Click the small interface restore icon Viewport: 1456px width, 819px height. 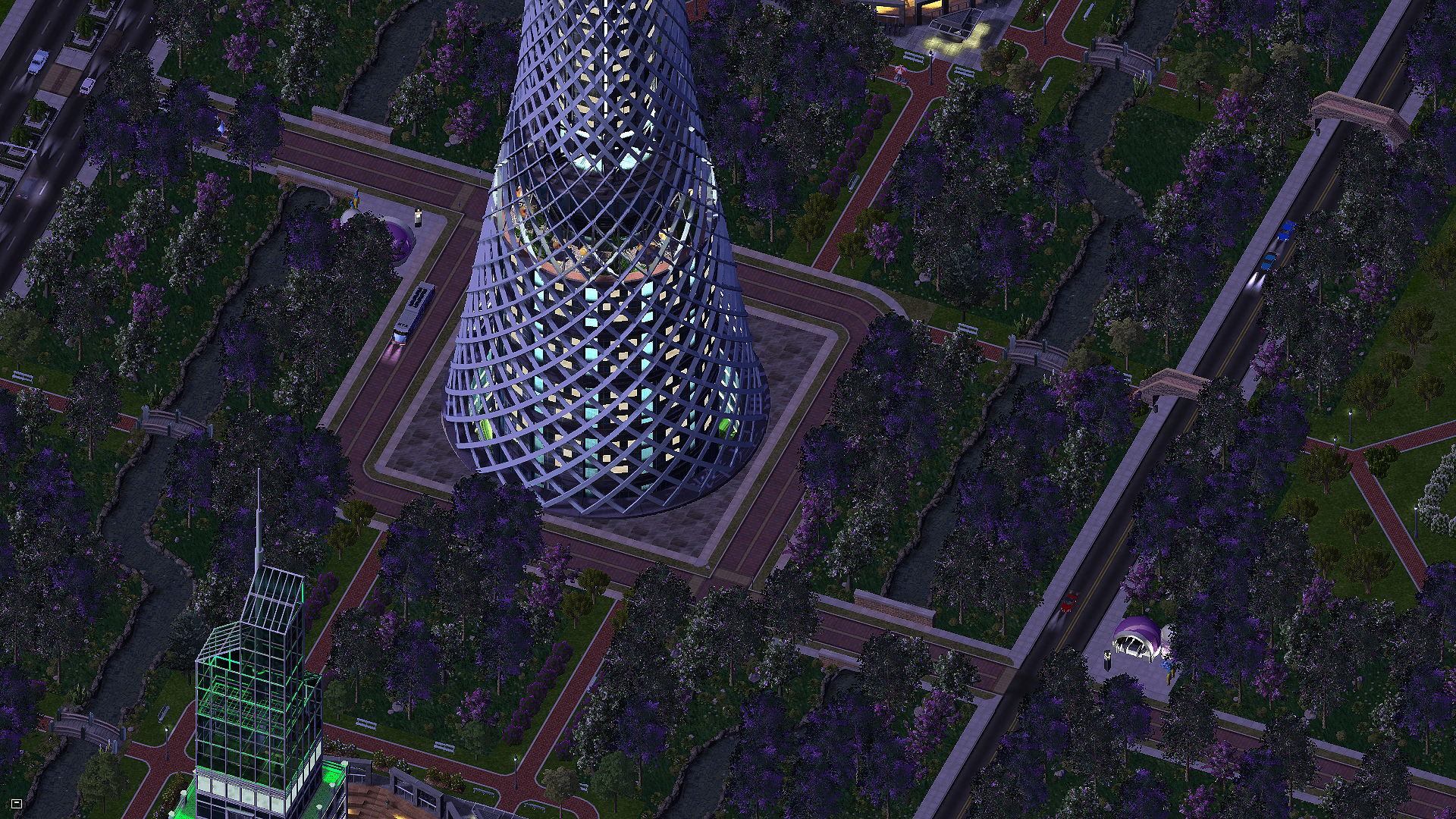pos(17,803)
